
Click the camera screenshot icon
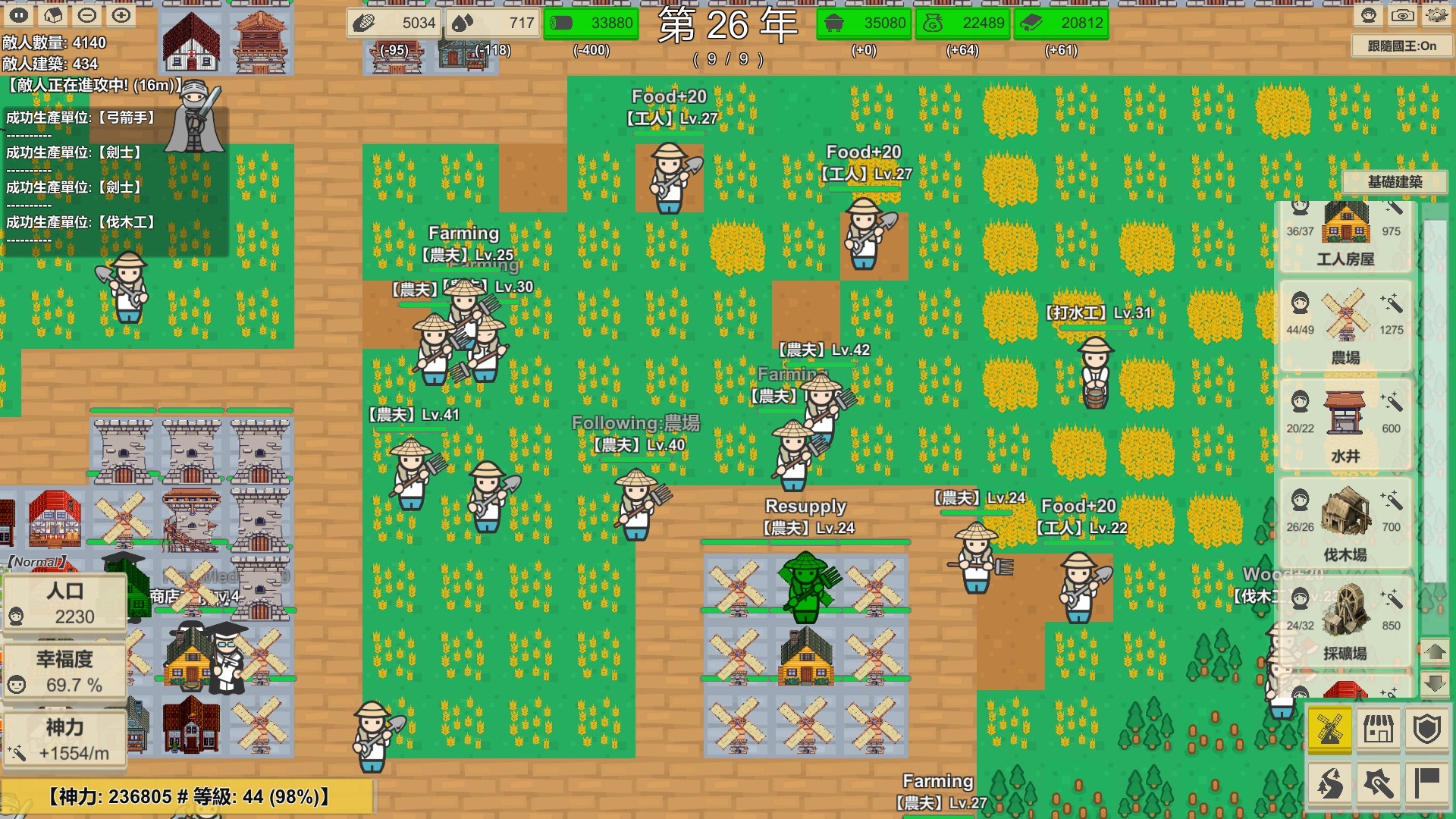(1403, 15)
